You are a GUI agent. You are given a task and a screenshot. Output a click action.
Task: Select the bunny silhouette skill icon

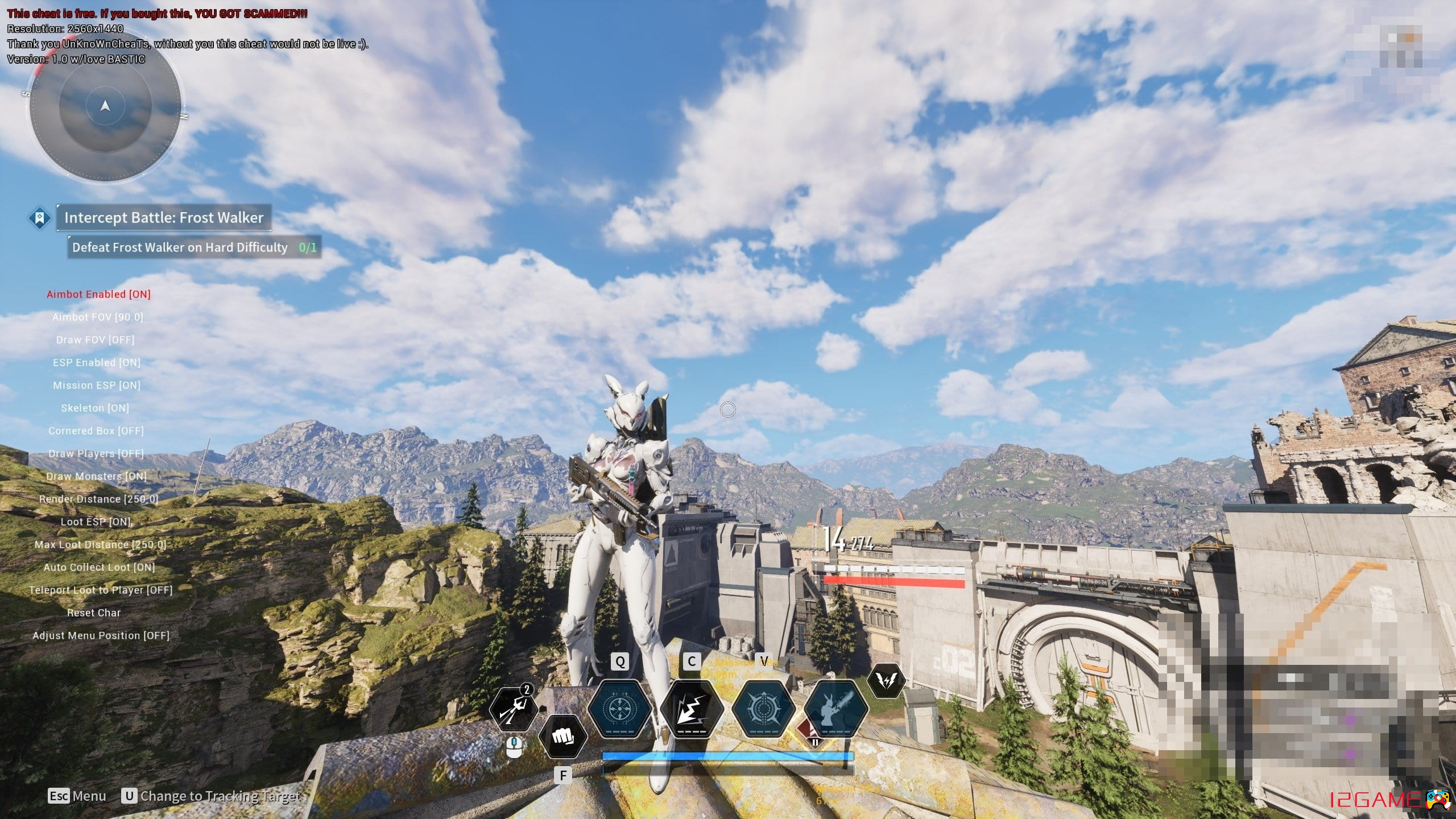click(835, 710)
